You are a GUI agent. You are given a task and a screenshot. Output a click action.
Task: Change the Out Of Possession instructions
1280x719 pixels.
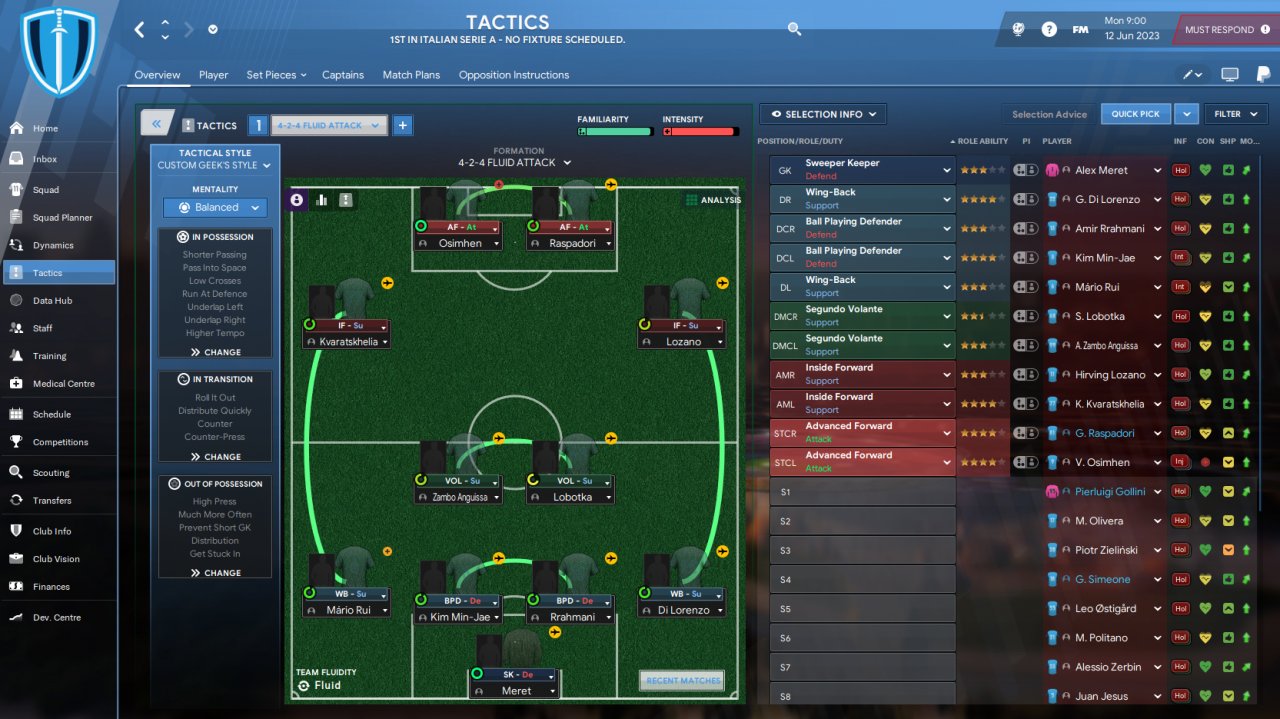[216, 573]
